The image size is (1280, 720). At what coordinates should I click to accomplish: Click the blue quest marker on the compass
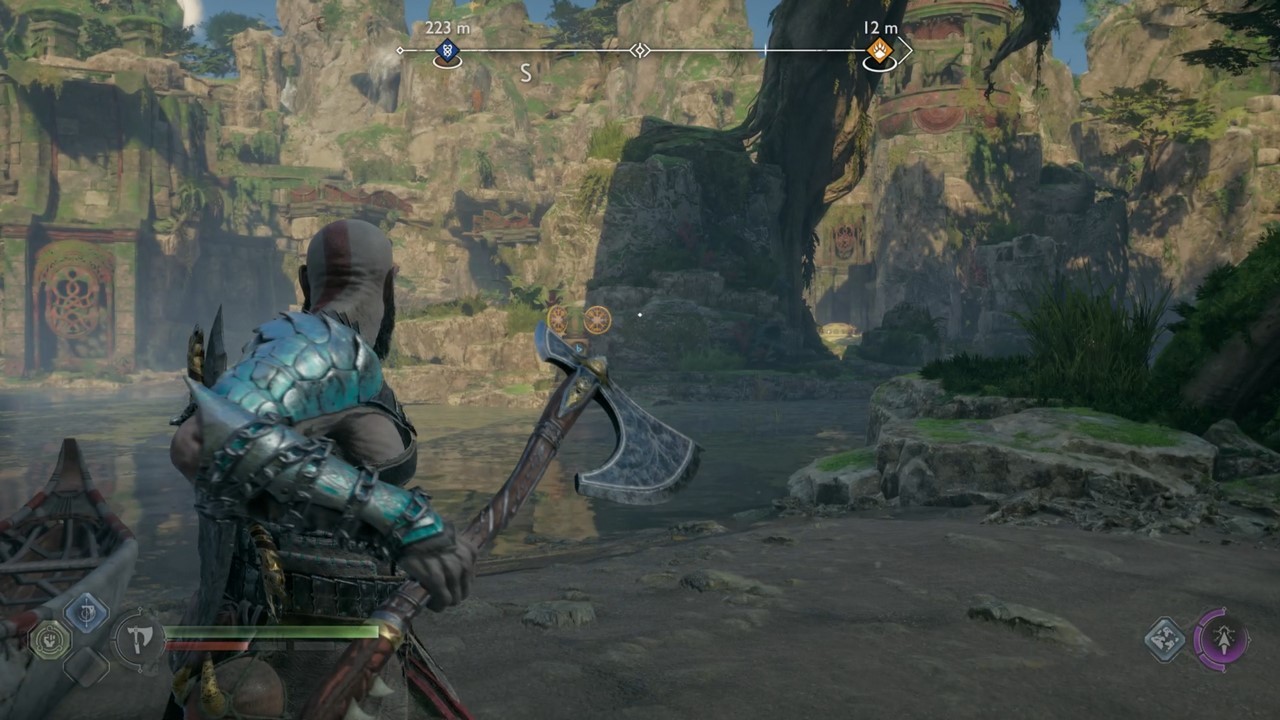point(446,51)
